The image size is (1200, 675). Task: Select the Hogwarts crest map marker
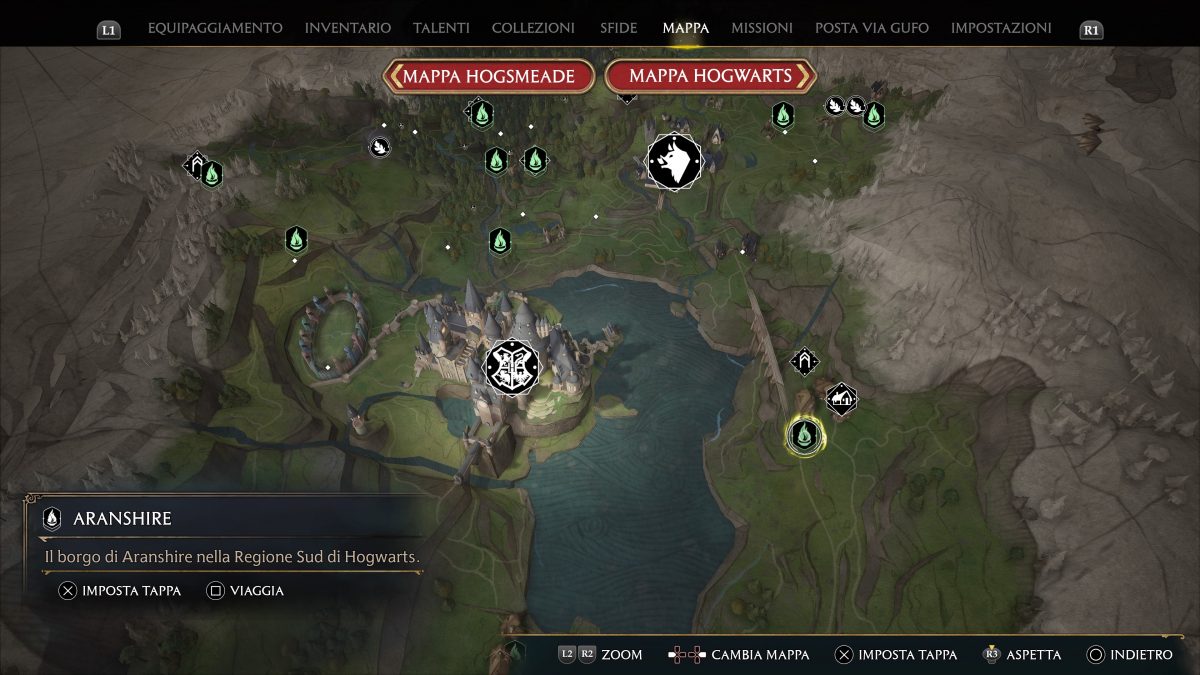point(512,366)
